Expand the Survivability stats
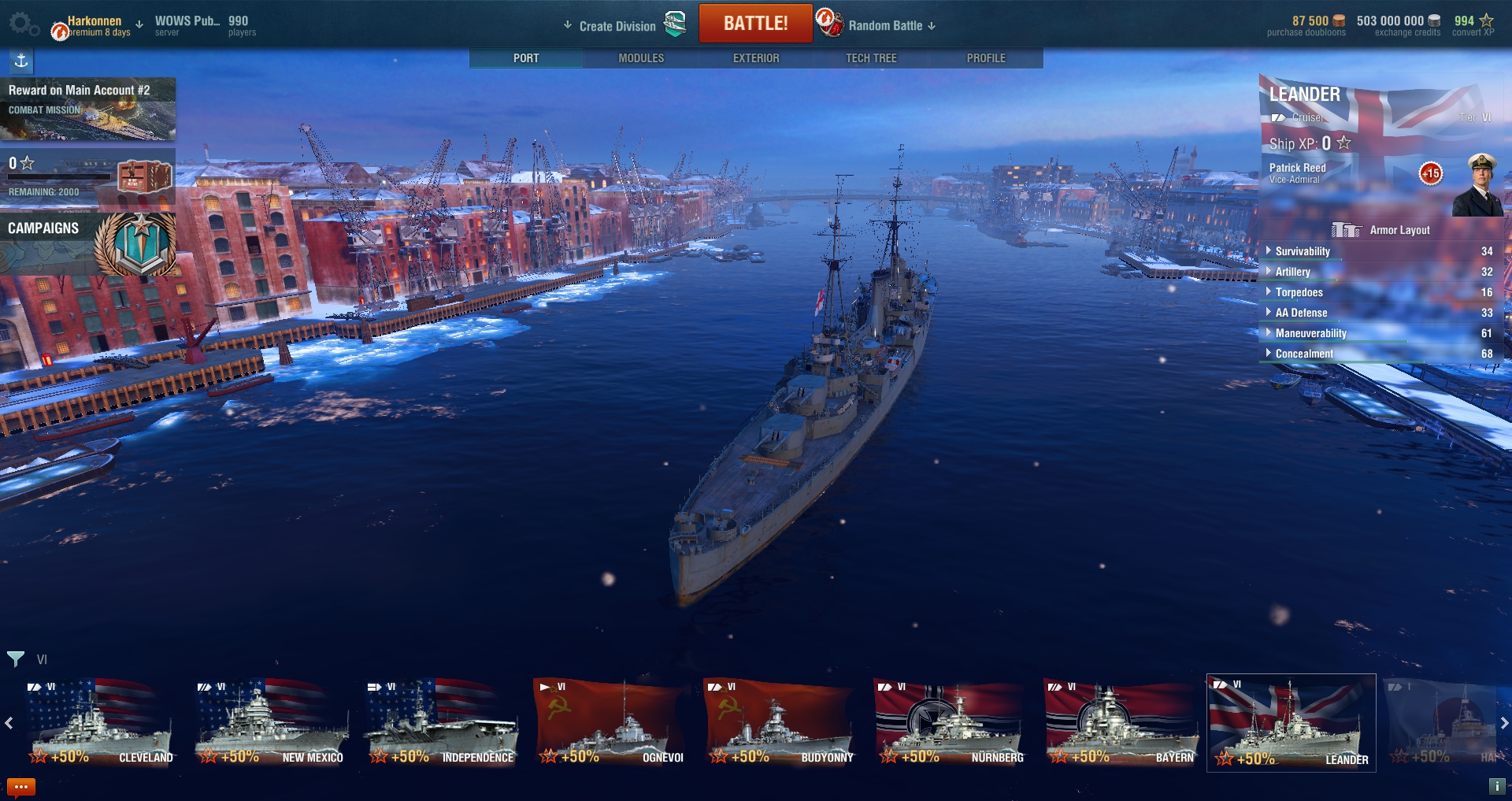The height and width of the screenshot is (801, 1512). 1302,251
